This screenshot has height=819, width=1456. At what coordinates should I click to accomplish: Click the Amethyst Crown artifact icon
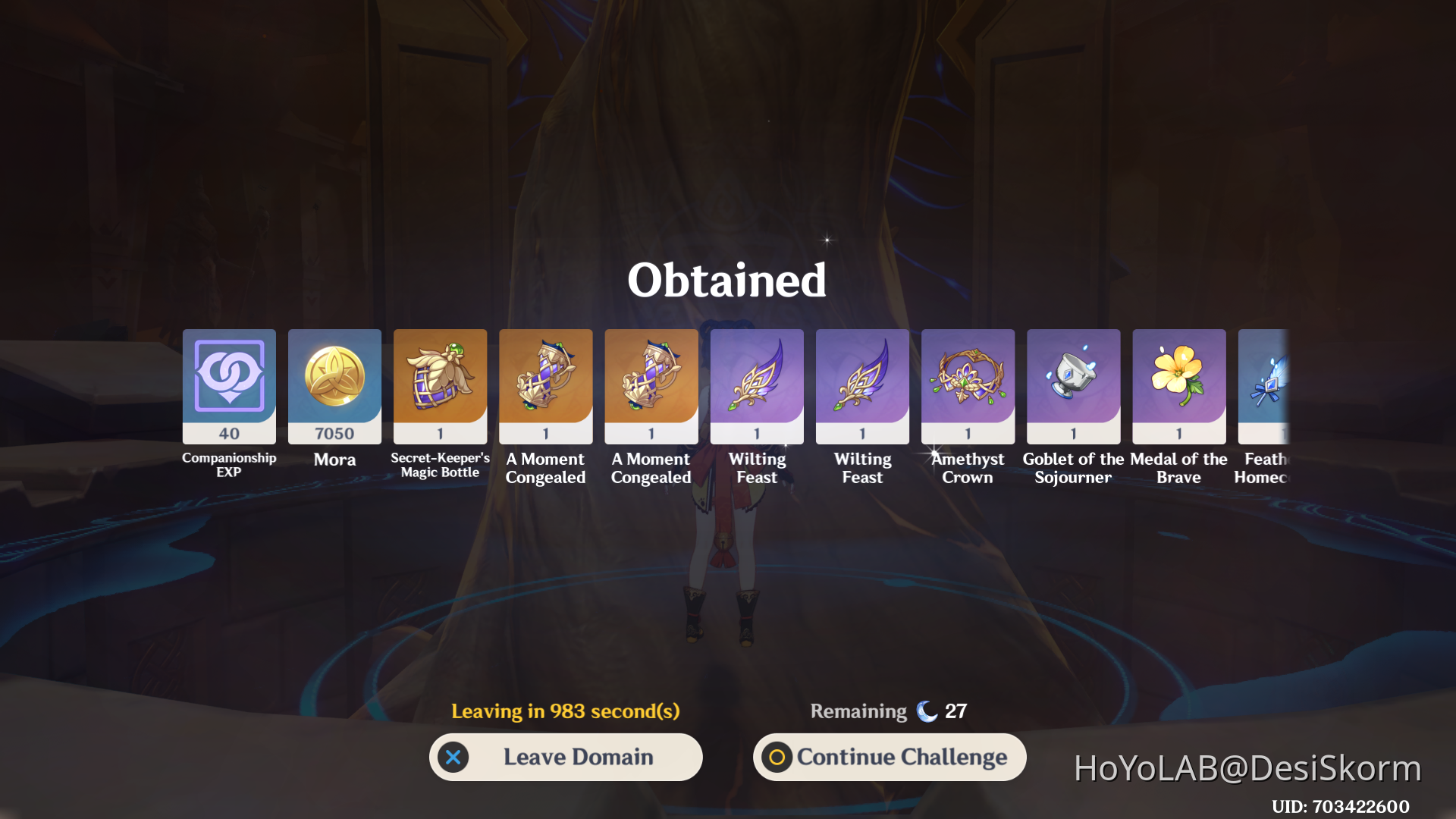[x=968, y=387]
